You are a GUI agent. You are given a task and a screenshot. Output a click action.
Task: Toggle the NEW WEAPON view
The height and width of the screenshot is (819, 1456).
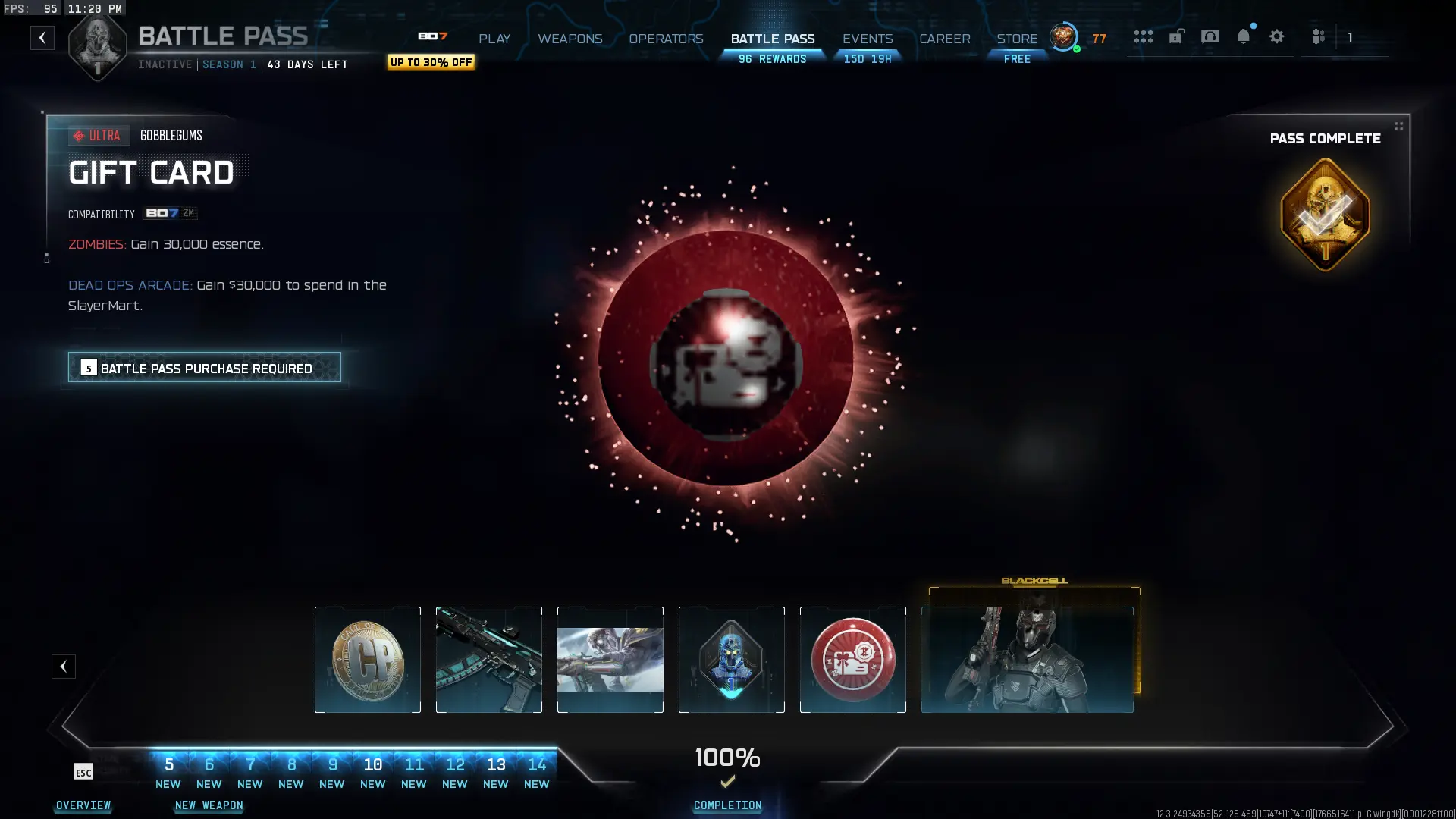click(209, 806)
